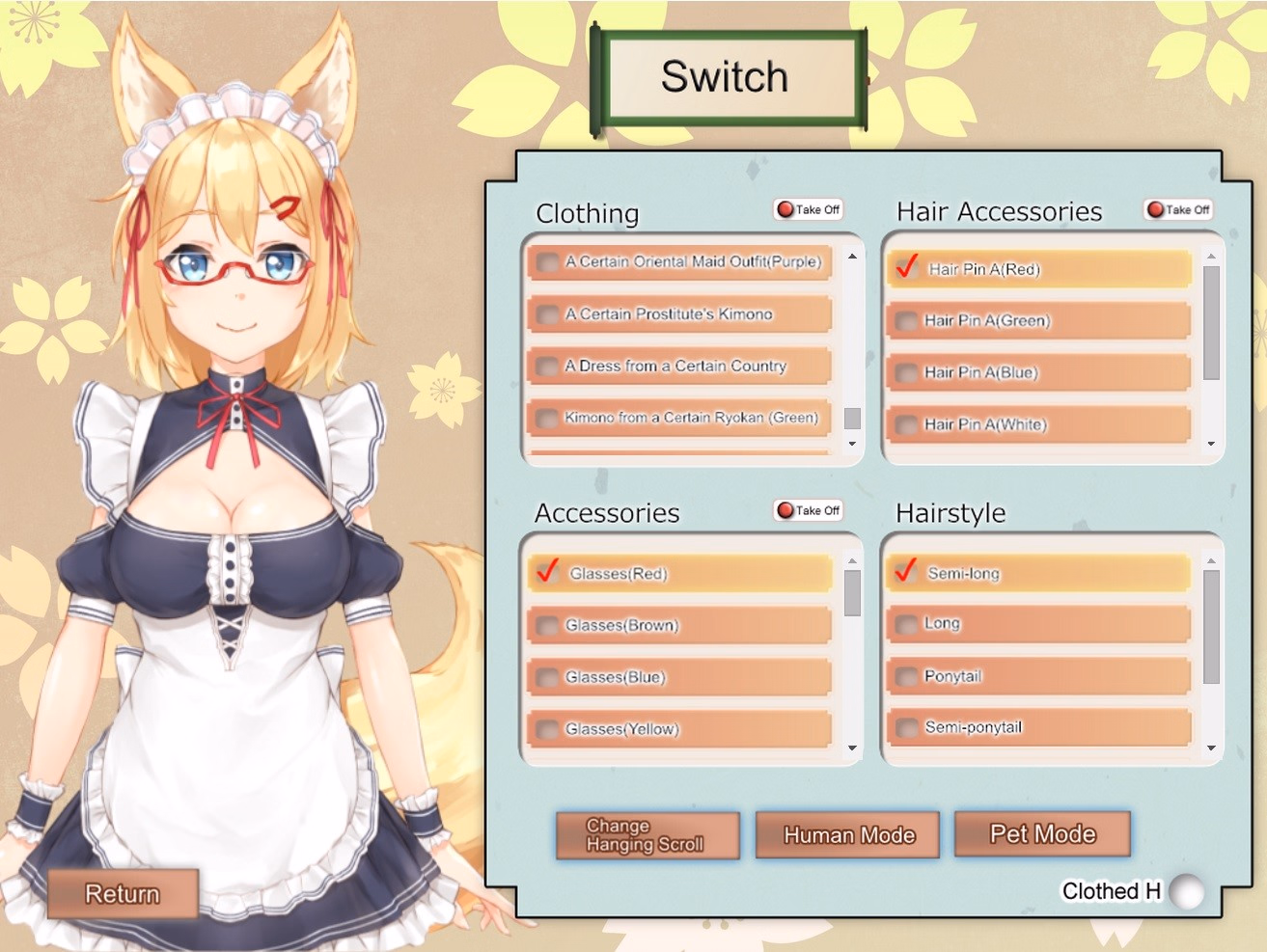Click the Clothing list scrollbar thumb
This screenshot has width=1267, height=952.
[851, 420]
